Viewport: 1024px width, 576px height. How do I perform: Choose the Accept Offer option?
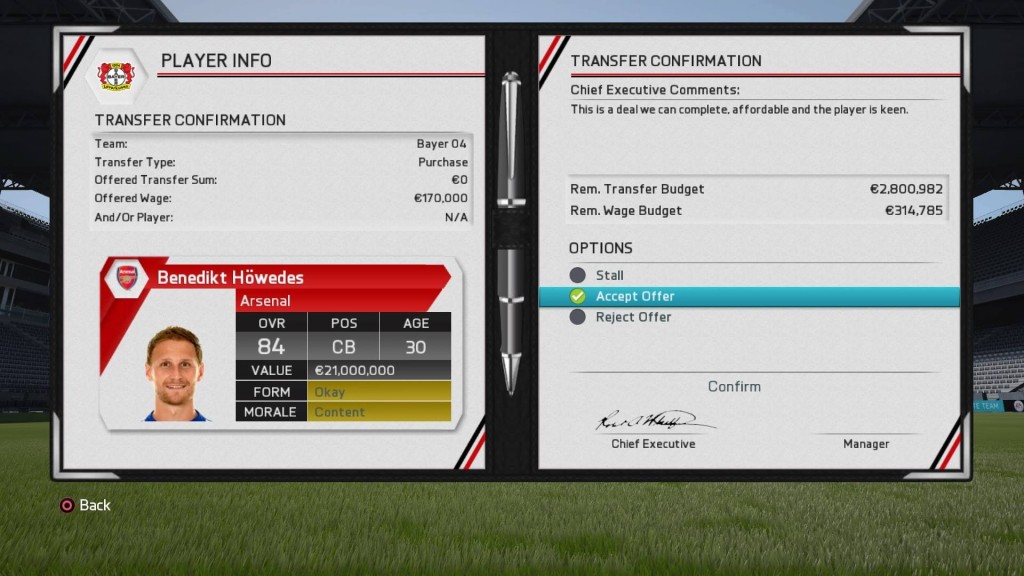click(x=635, y=296)
